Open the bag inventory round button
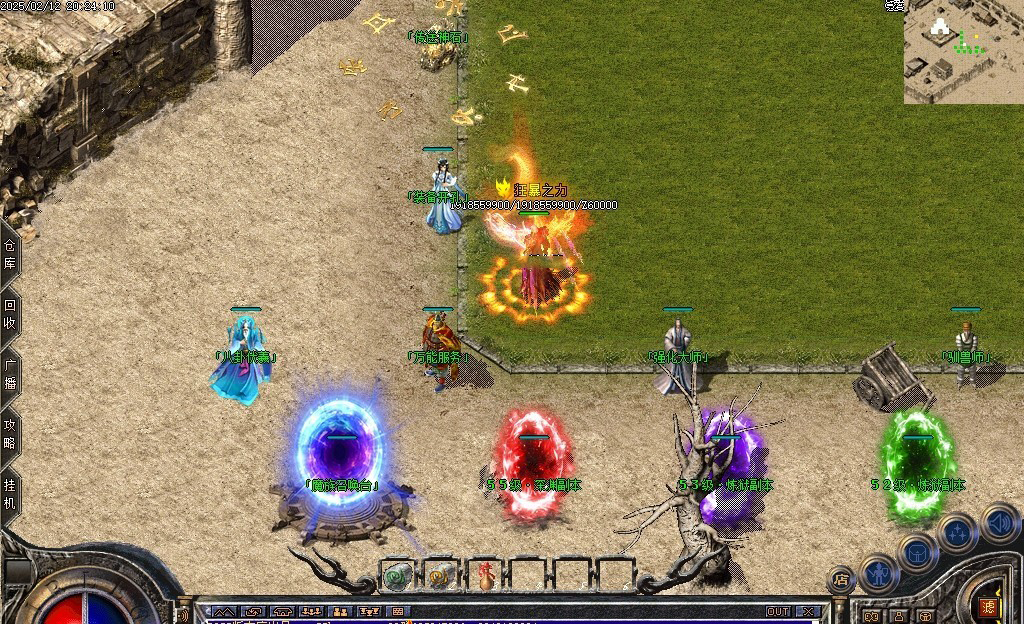The height and width of the screenshot is (624, 1024). coord(917,552)
